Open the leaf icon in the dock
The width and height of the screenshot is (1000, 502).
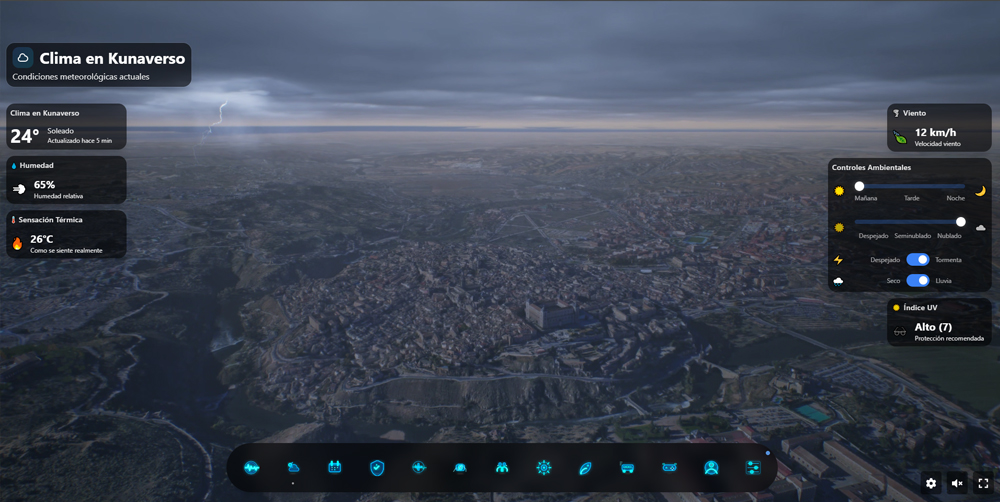coord(586,467)
